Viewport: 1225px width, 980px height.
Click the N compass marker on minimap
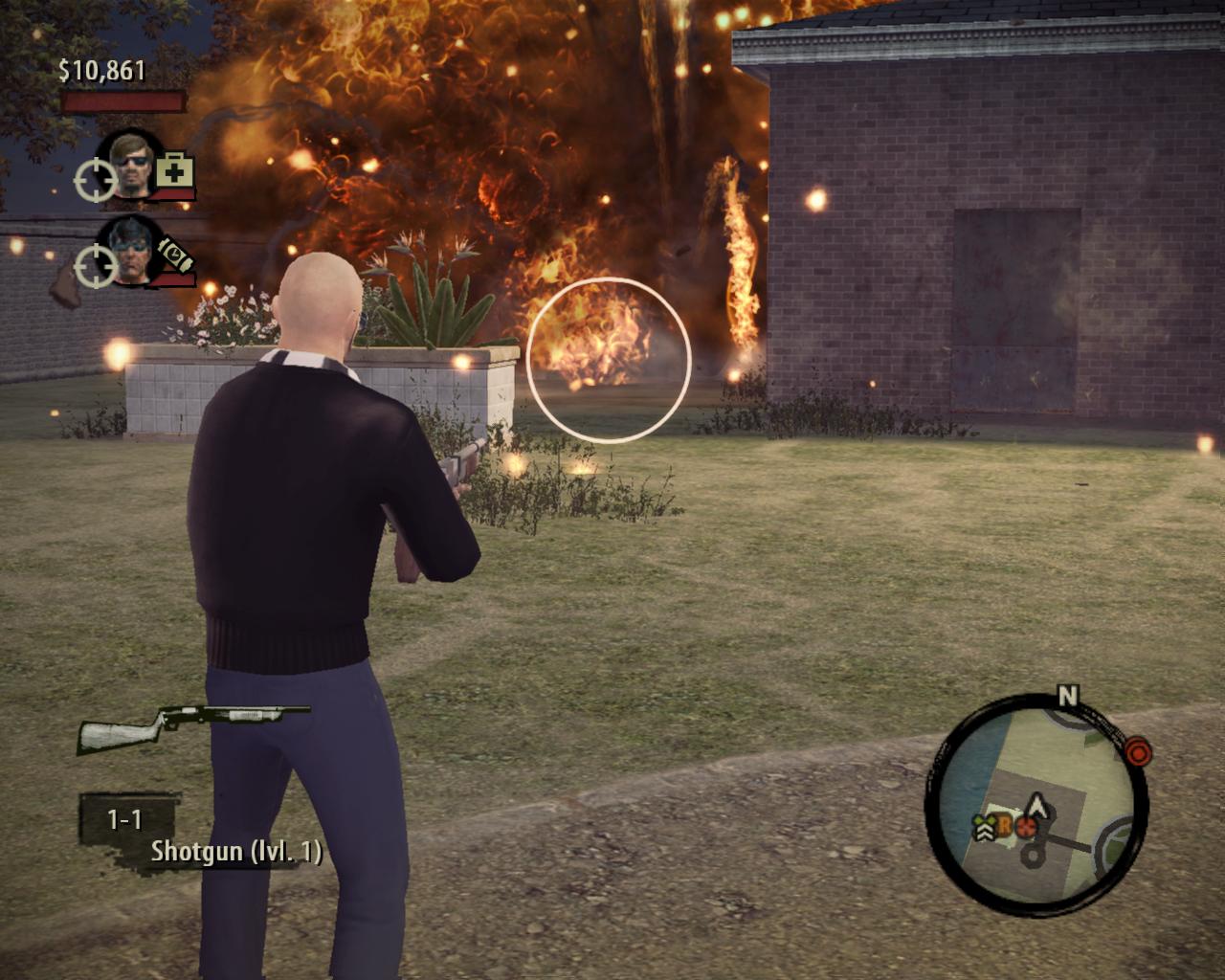[1067, 696]
